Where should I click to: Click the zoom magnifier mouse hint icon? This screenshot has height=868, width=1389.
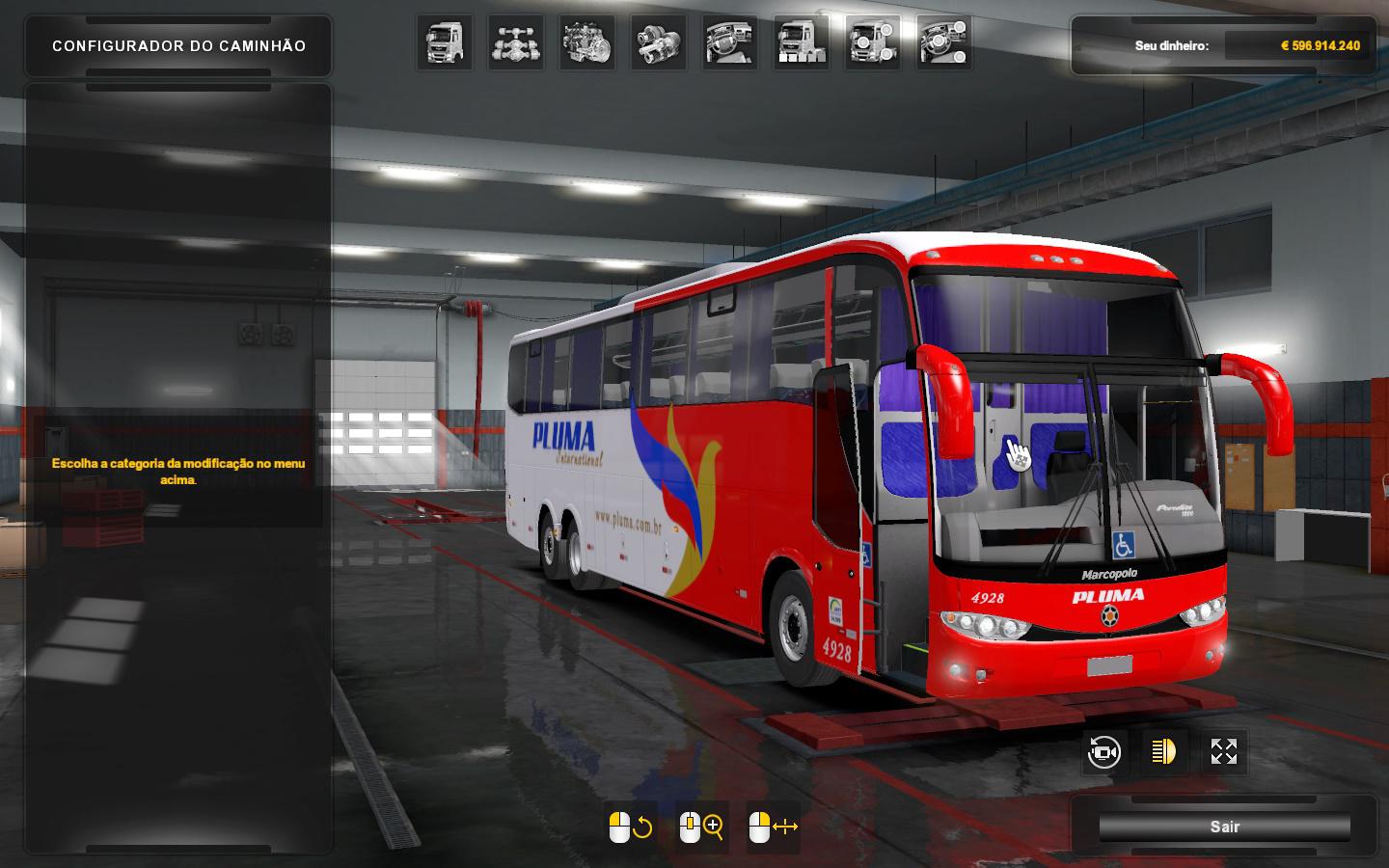pyautogui.click(x=699, y=826)
